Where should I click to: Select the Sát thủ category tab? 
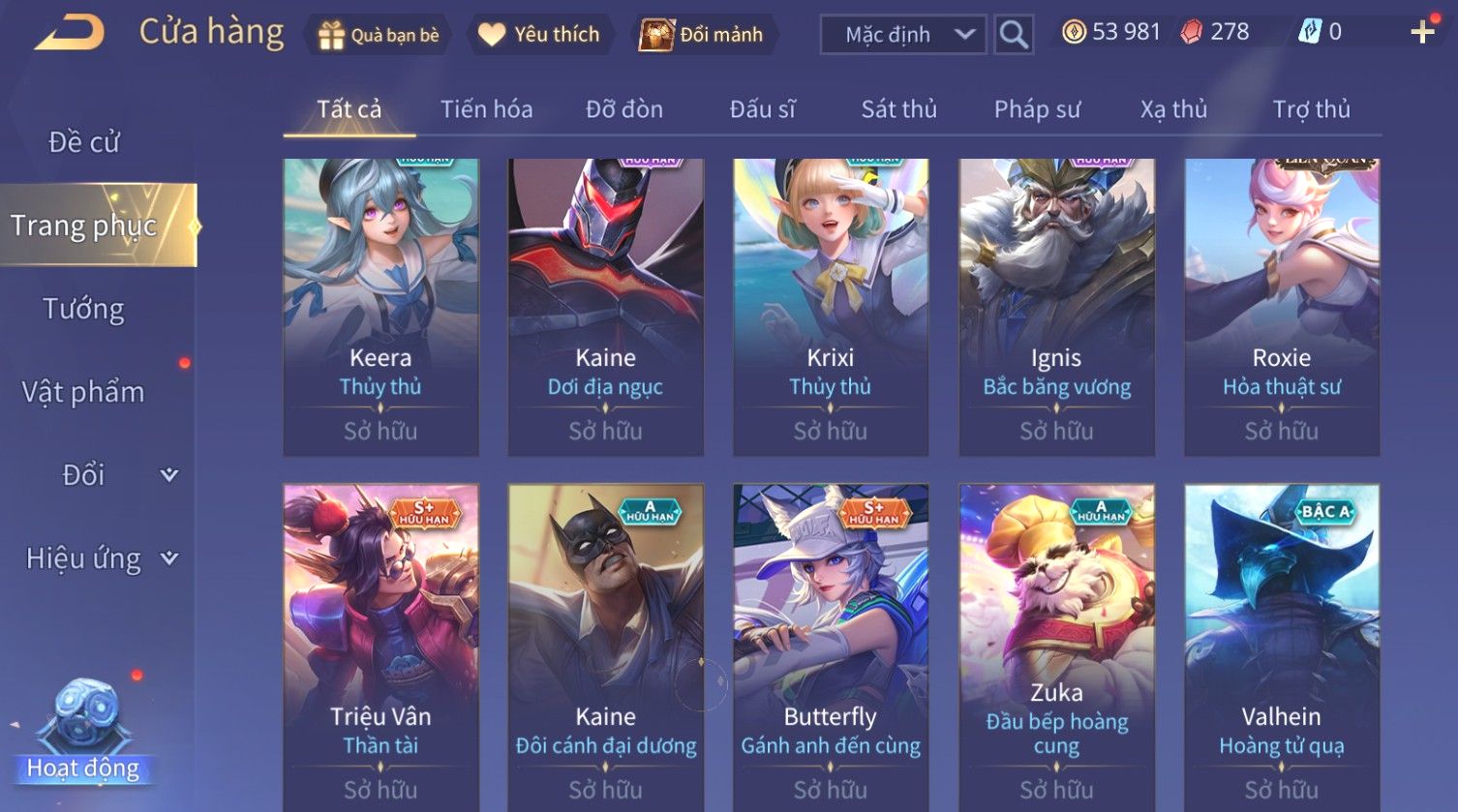point(898,109)
